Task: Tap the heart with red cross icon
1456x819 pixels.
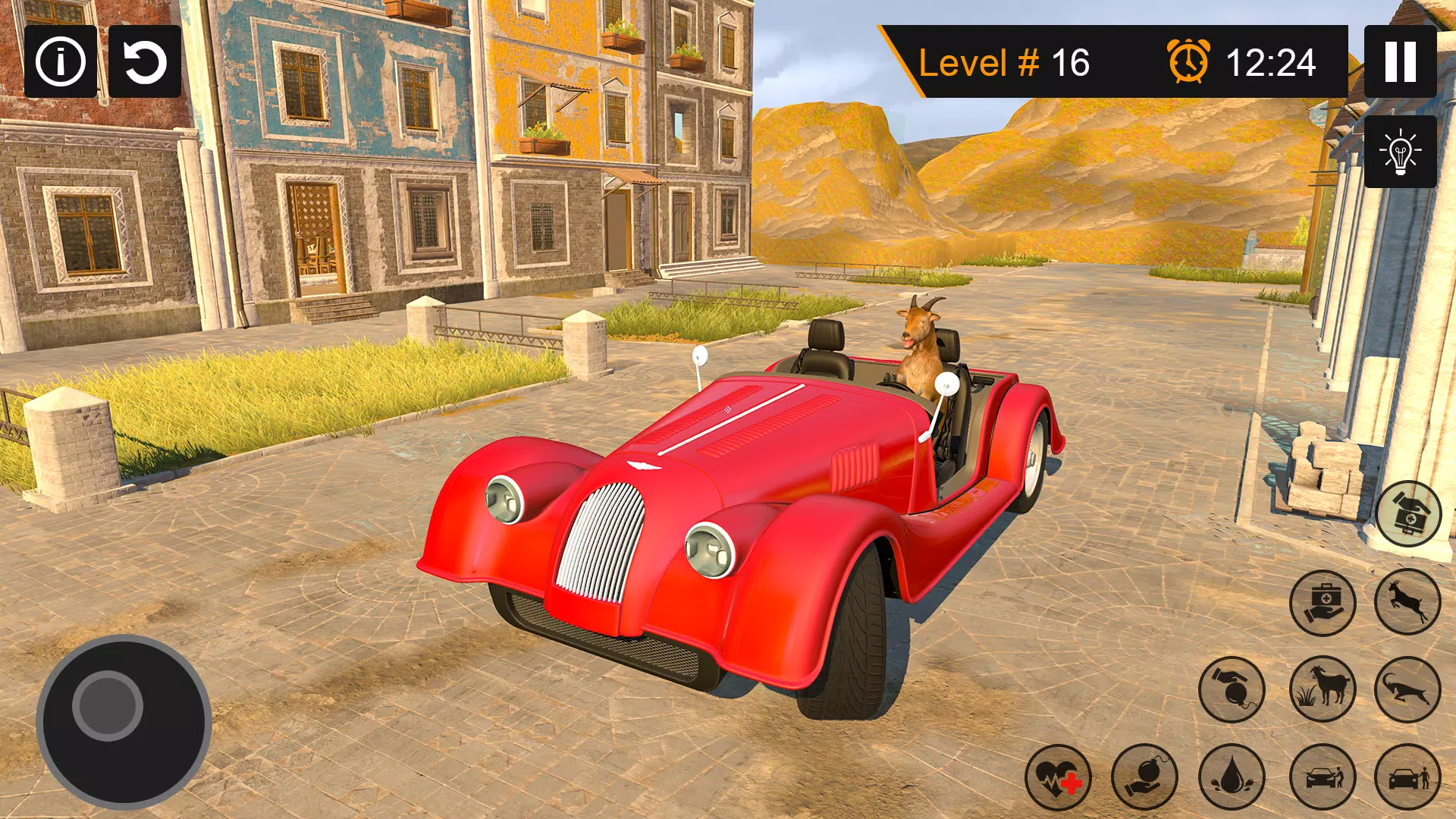Action: [x=1059, y=777]
